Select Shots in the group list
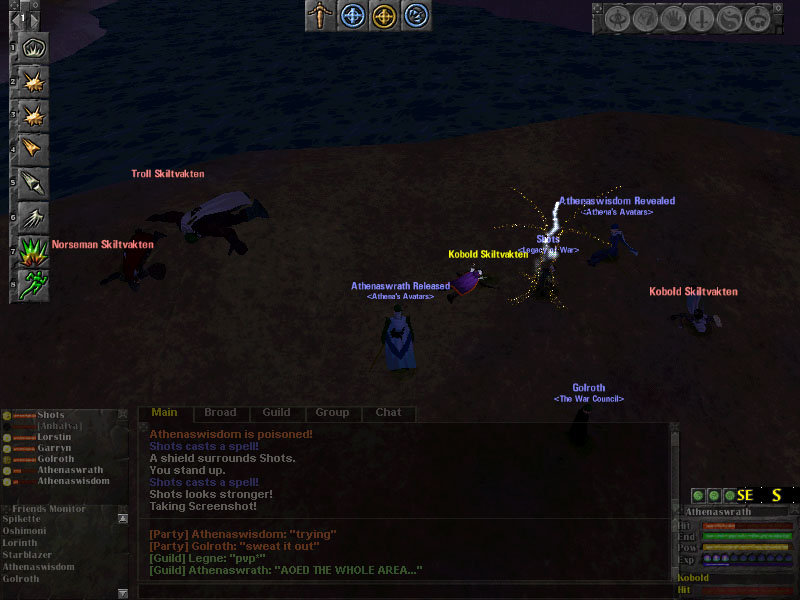 click(x=50, y=415)
